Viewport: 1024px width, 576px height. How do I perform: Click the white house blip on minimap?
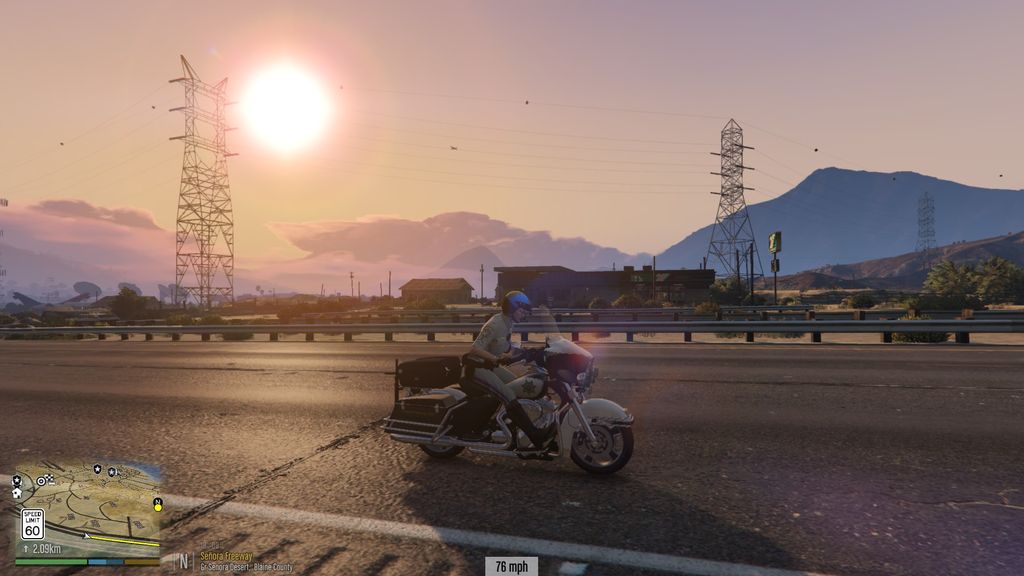(x=17, y=493)
